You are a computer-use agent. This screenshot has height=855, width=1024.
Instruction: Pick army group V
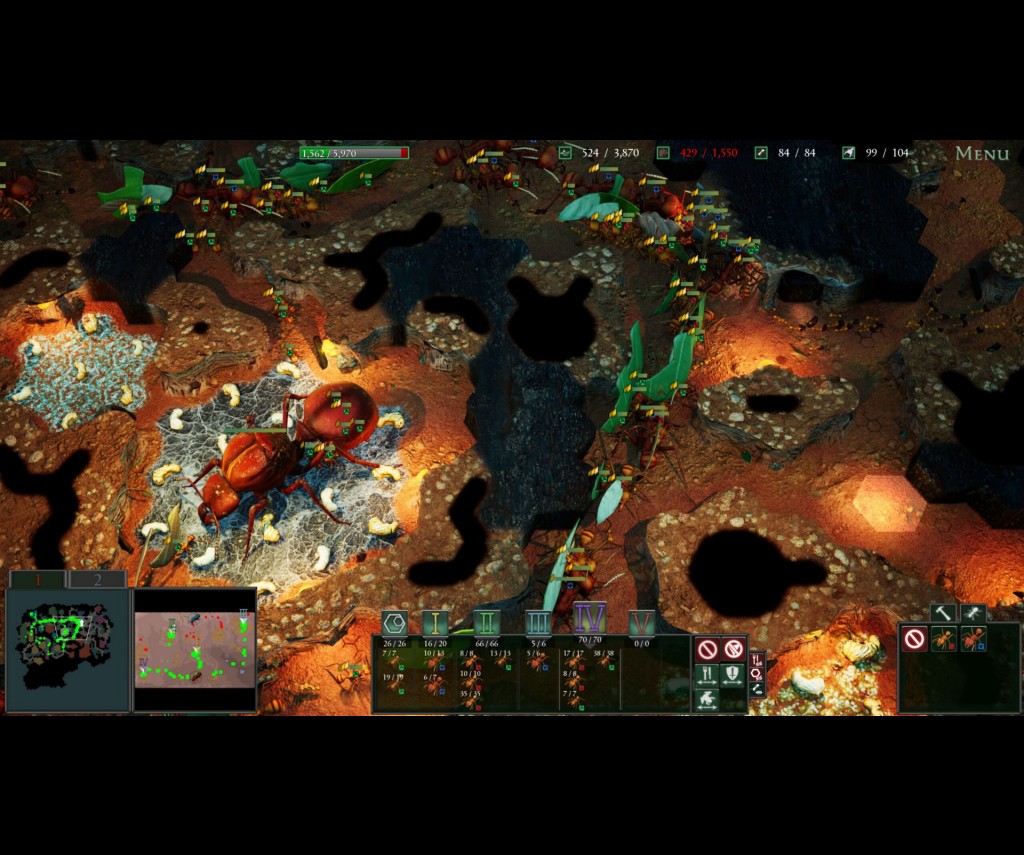[642, 623]
